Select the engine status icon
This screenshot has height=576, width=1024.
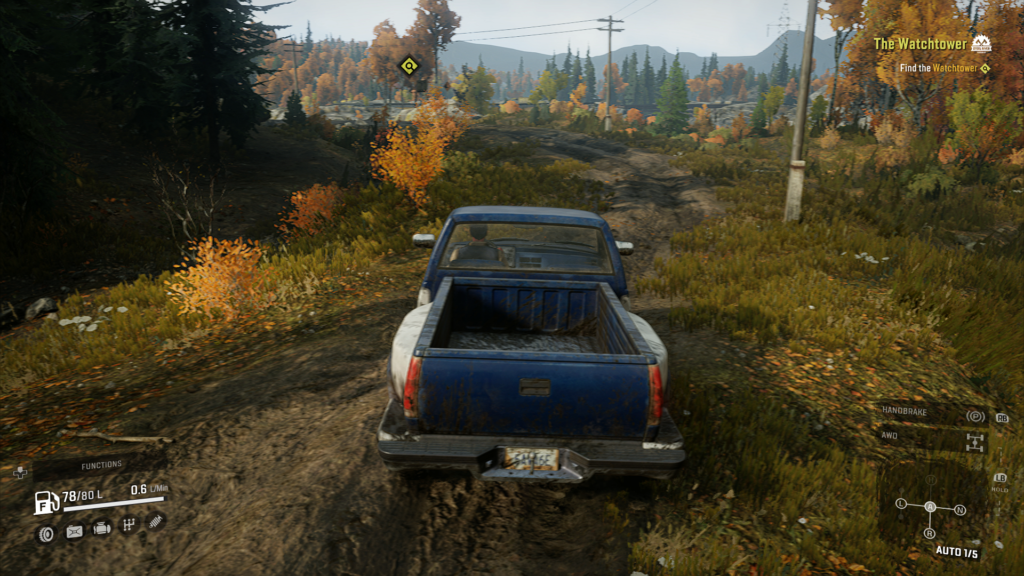102,528
